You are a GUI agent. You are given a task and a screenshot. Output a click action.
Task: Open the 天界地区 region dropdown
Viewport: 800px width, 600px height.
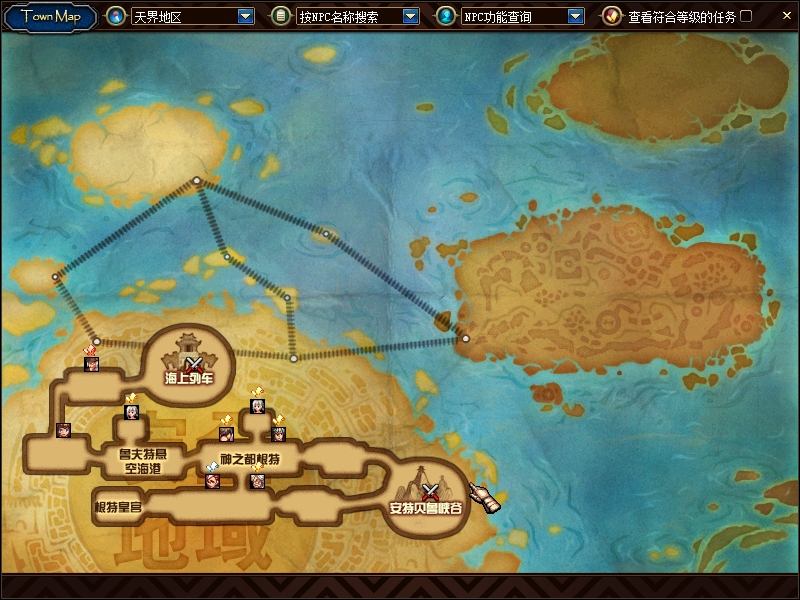click(246, 16)
